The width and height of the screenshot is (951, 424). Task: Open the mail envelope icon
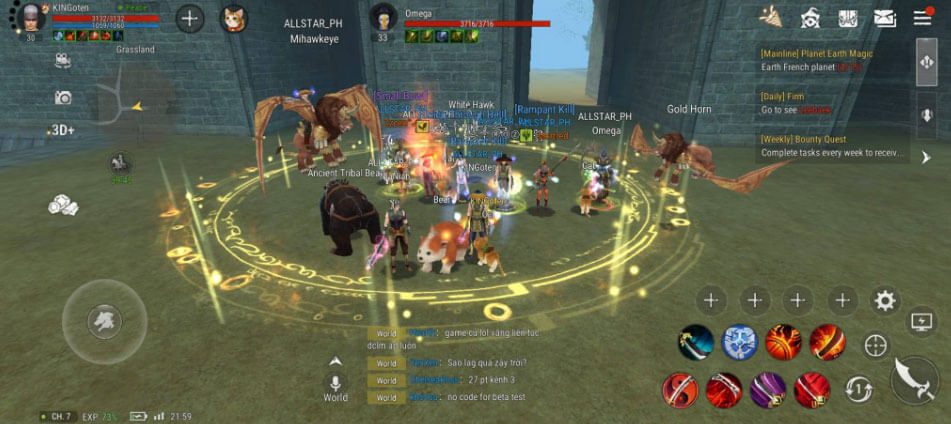884,18
